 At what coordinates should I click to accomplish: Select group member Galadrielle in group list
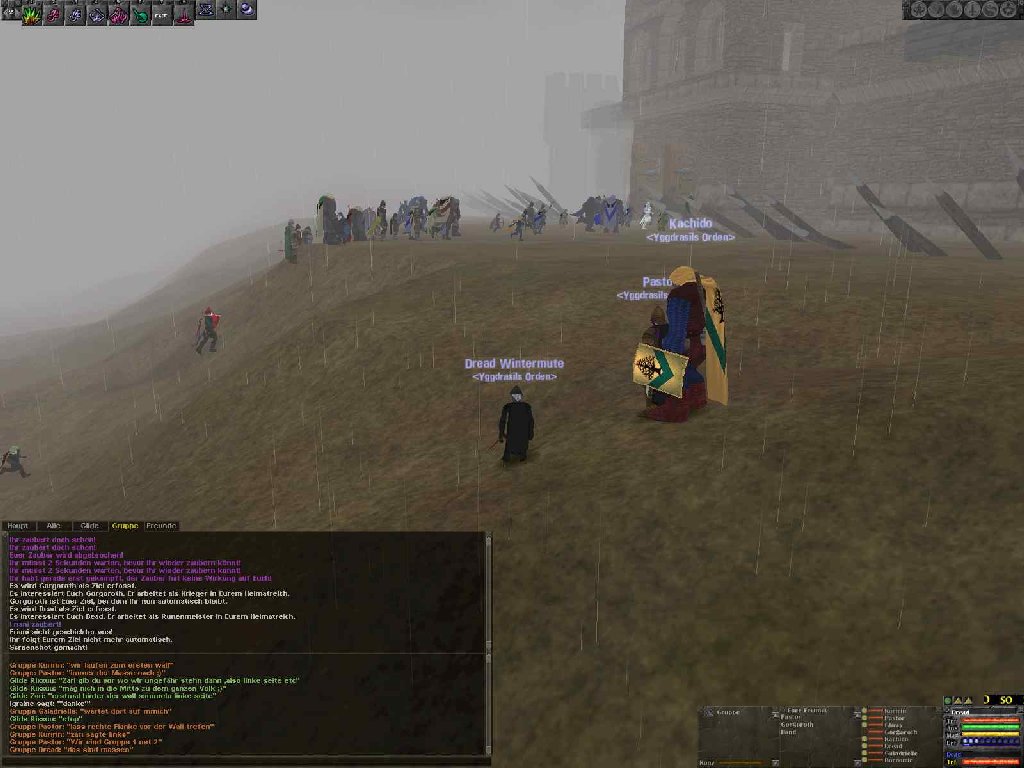(x=901, y=753)
